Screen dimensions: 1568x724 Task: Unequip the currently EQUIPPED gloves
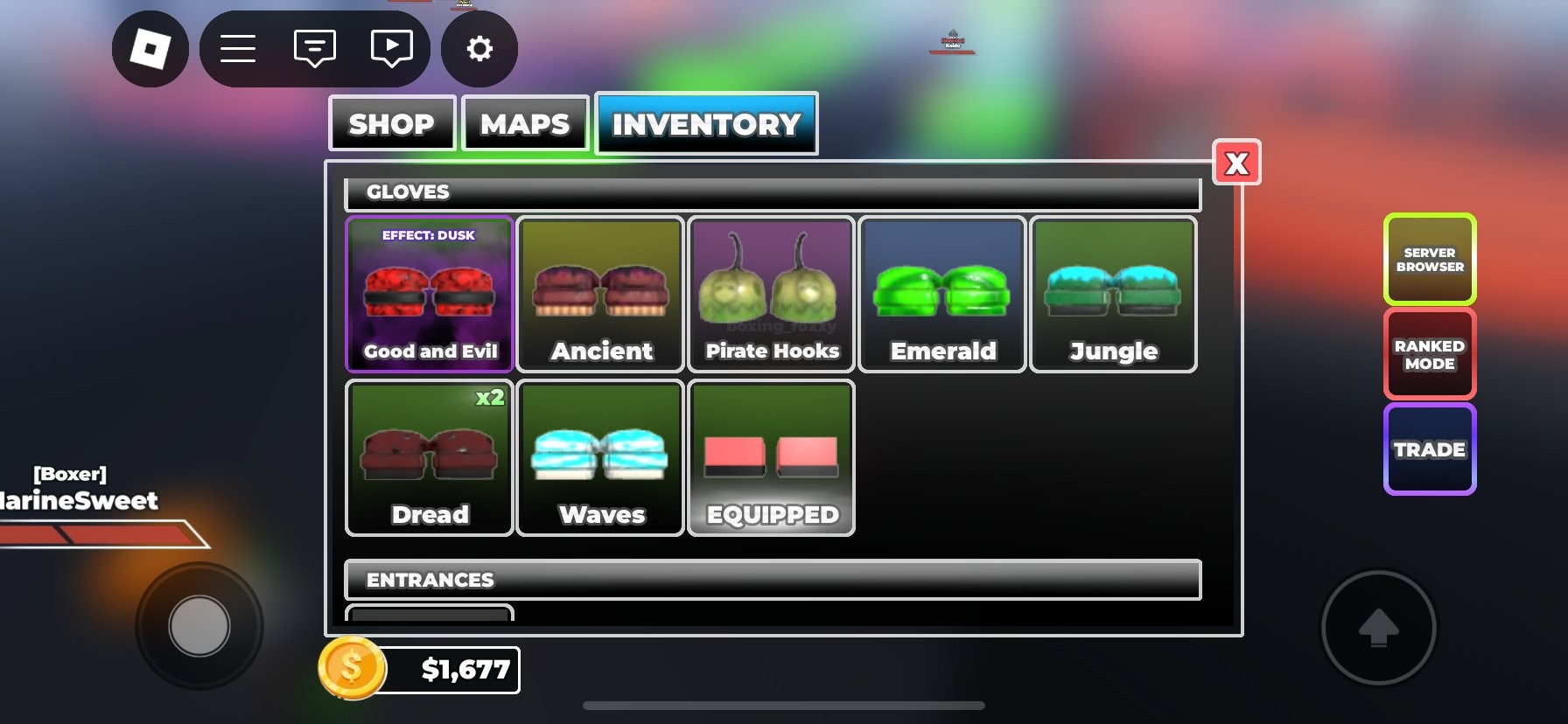(771, 457)
